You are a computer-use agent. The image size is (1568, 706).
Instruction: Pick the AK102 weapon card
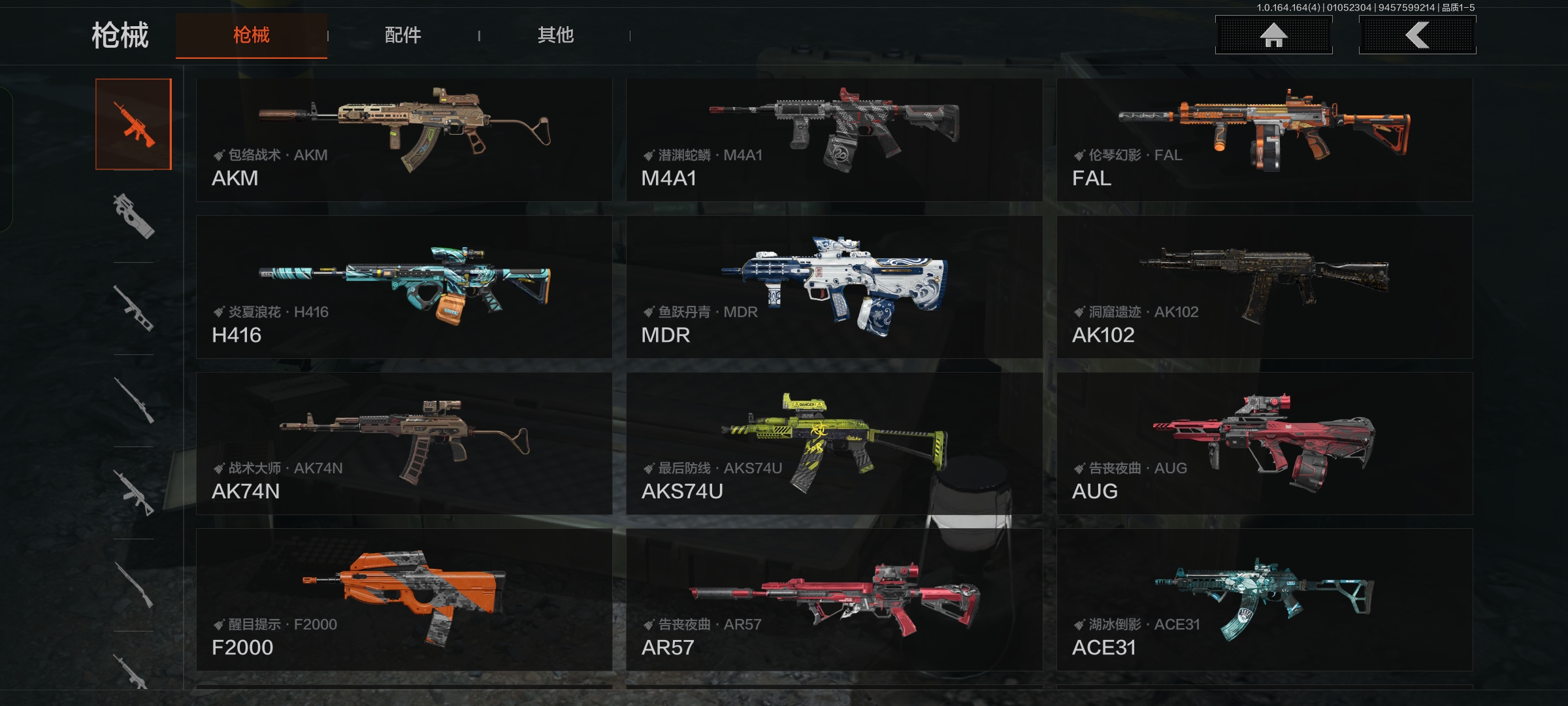[1264, 287]
